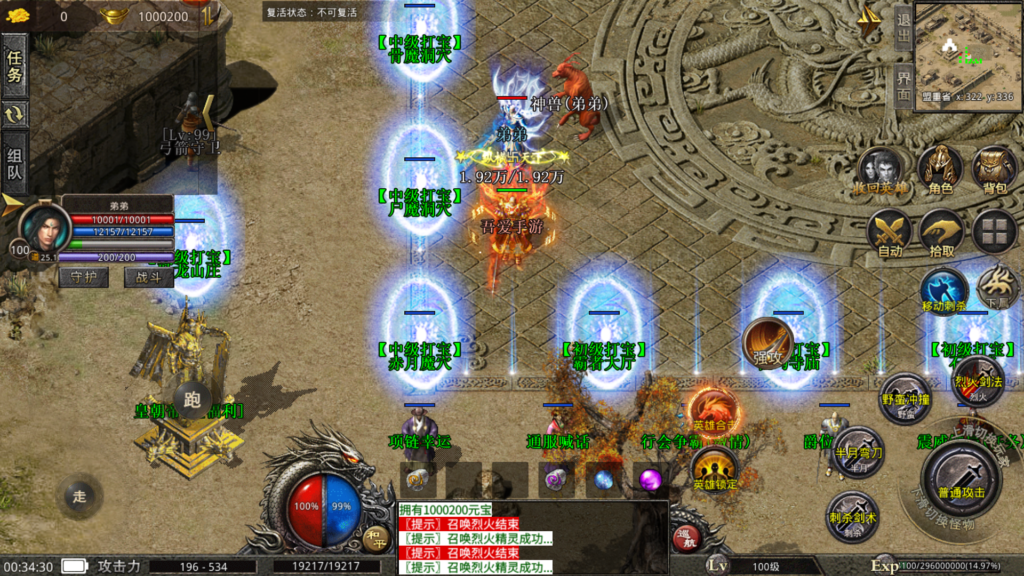The width and height of the screenshot is (1024, 576).
Task: Use the 半月弯刀 half-moon skill
Action: click(858, 450)
